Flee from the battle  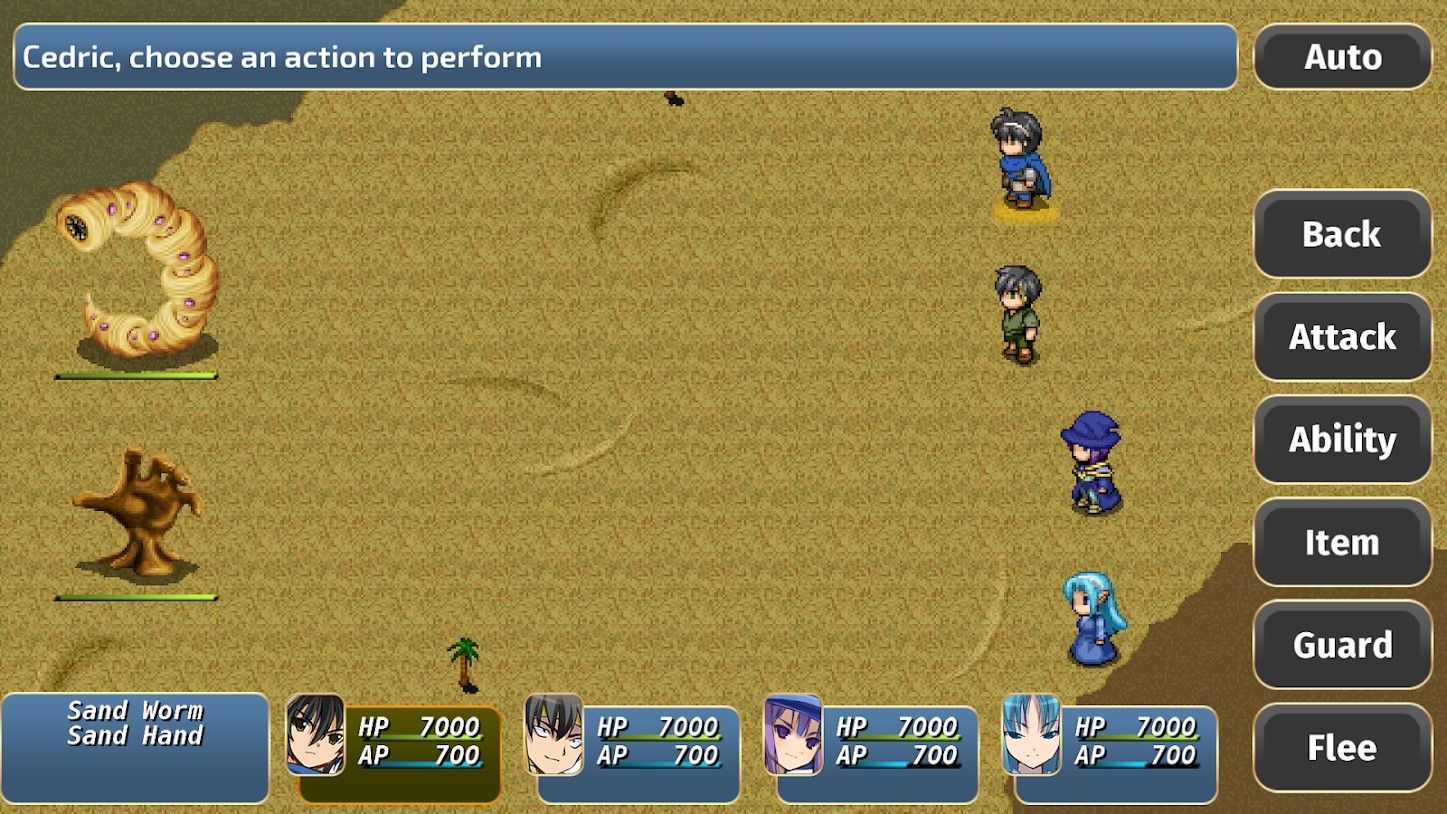pyautogui.click(x=1342, y=748)
